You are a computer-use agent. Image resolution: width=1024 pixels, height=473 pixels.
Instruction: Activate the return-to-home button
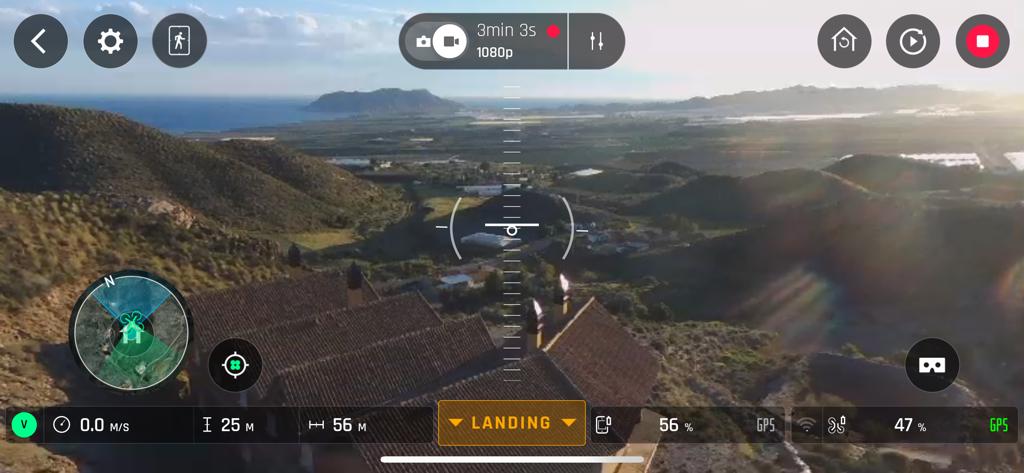click(844, 41)
